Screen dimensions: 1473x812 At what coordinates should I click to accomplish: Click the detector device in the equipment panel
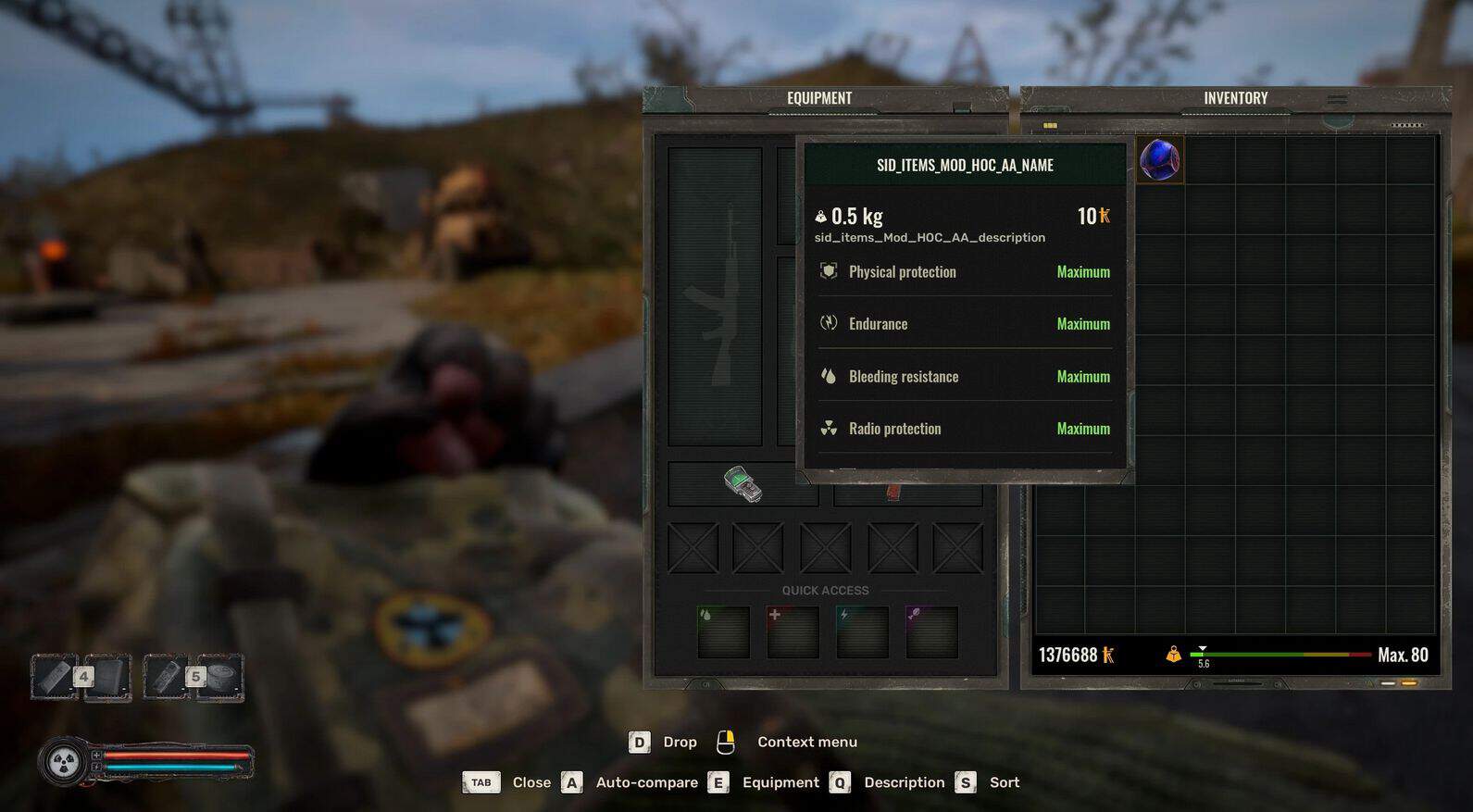(743, 484)
